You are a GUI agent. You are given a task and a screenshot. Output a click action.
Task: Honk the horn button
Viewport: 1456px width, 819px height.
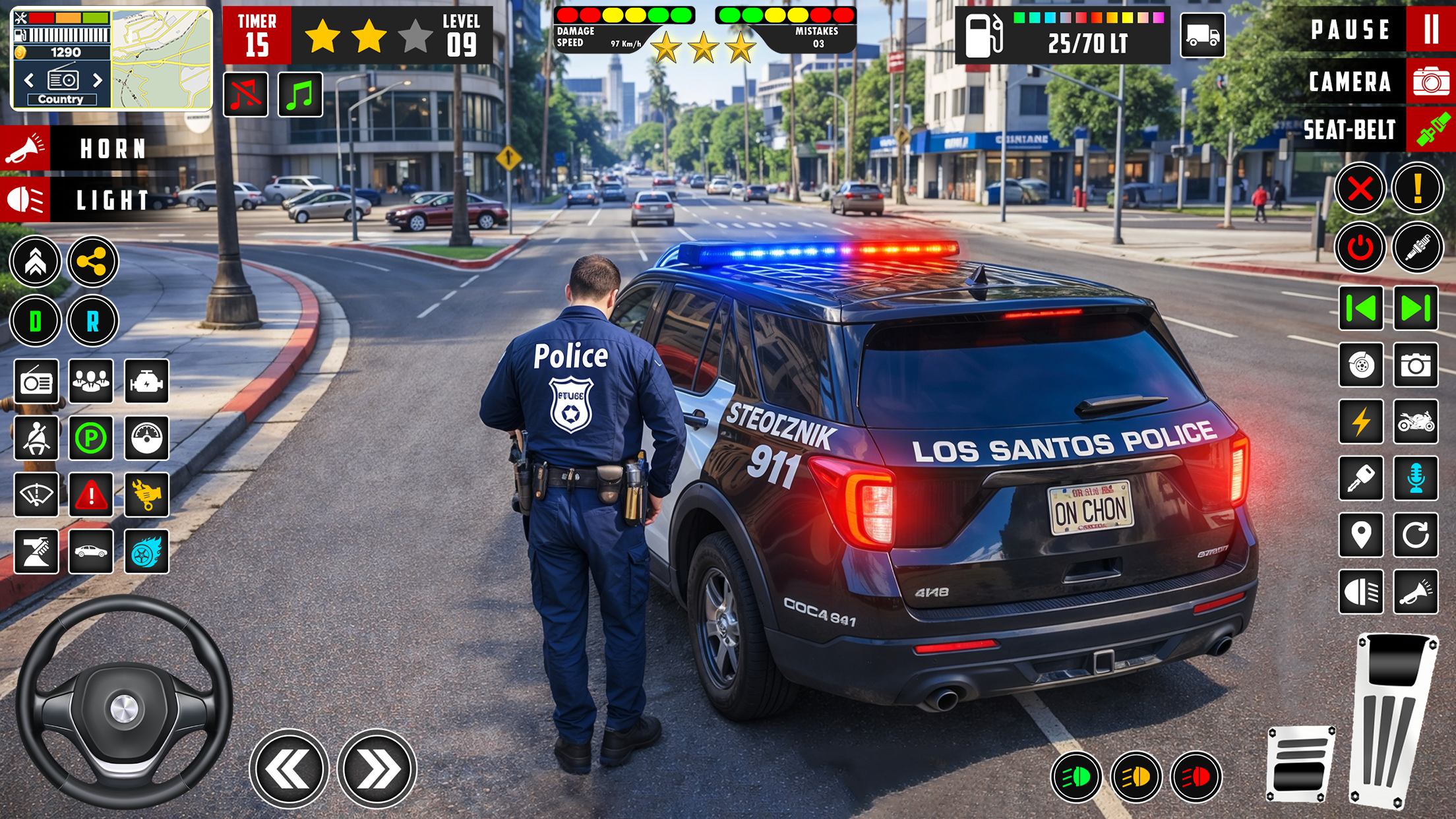coord(25,148)
